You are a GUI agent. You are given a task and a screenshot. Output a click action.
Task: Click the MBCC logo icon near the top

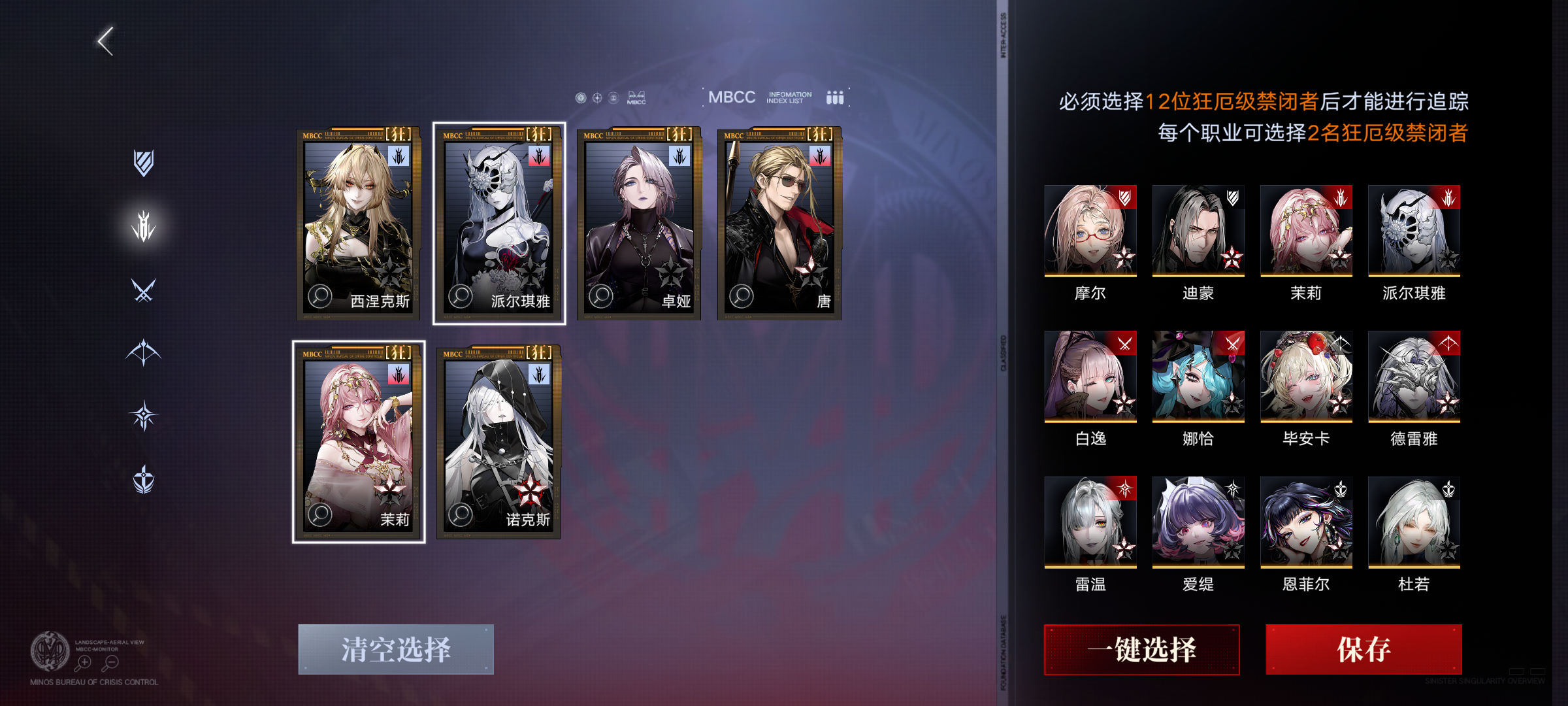pos(636,98)
